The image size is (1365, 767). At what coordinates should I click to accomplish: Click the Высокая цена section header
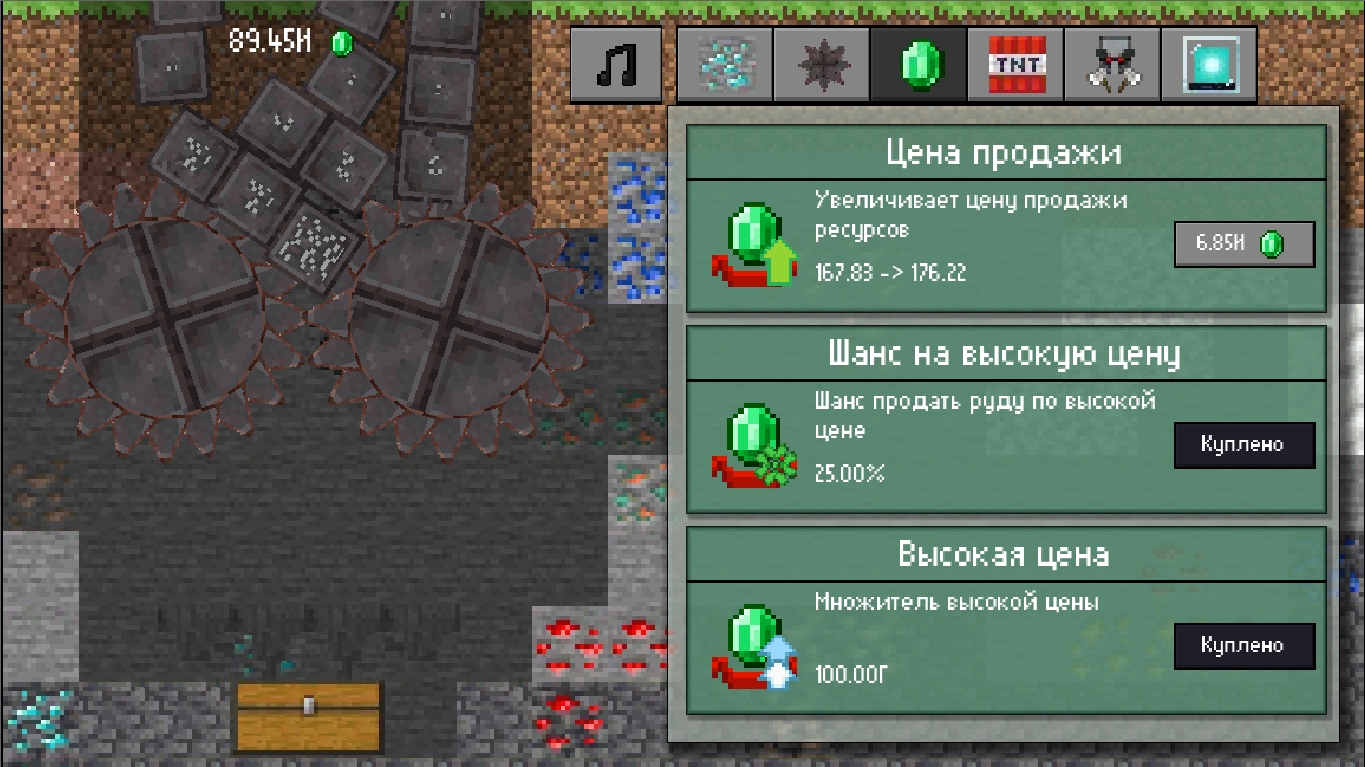coord(1007,554)
